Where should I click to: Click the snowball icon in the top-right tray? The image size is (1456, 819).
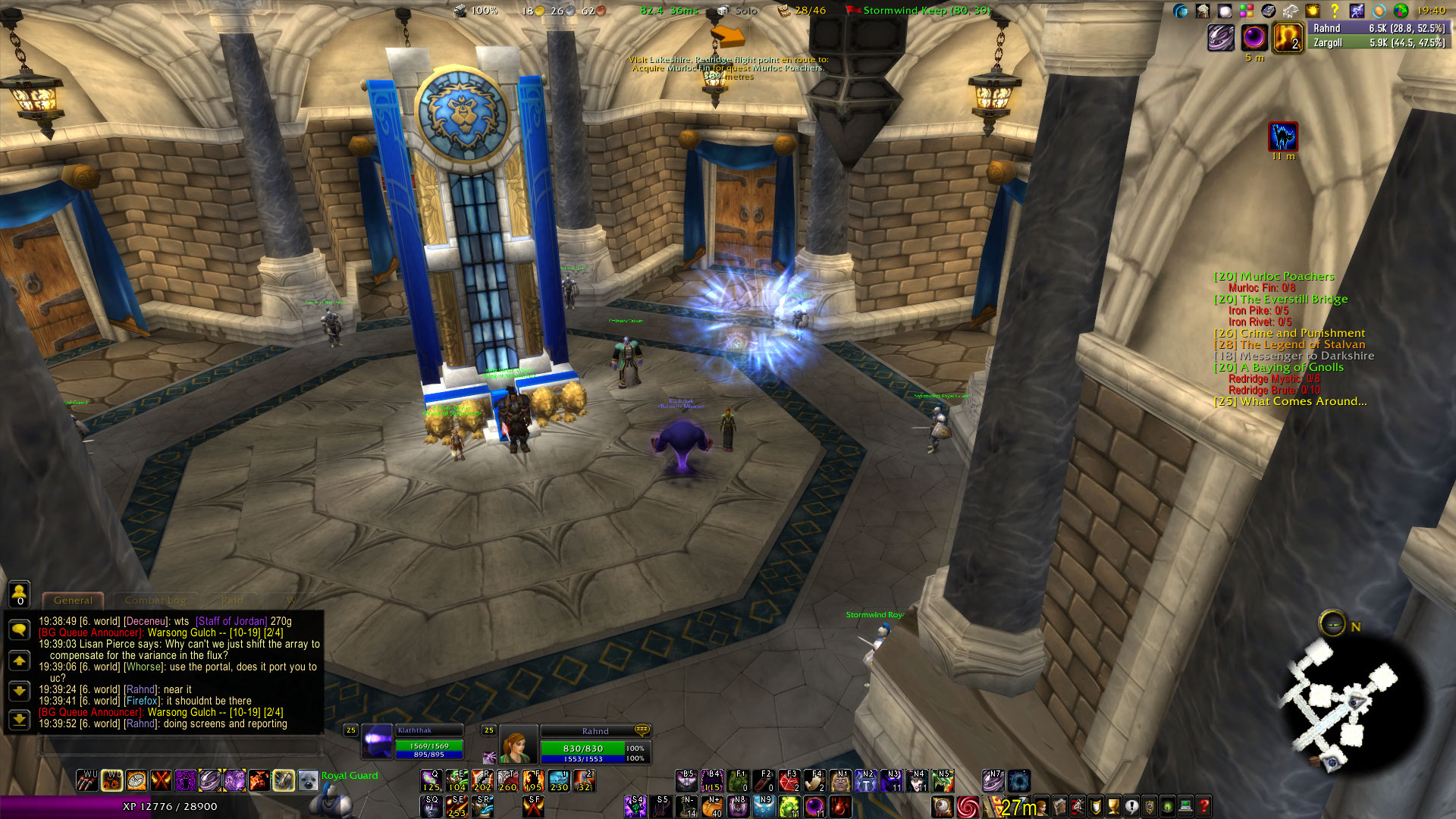(1224, 10)
